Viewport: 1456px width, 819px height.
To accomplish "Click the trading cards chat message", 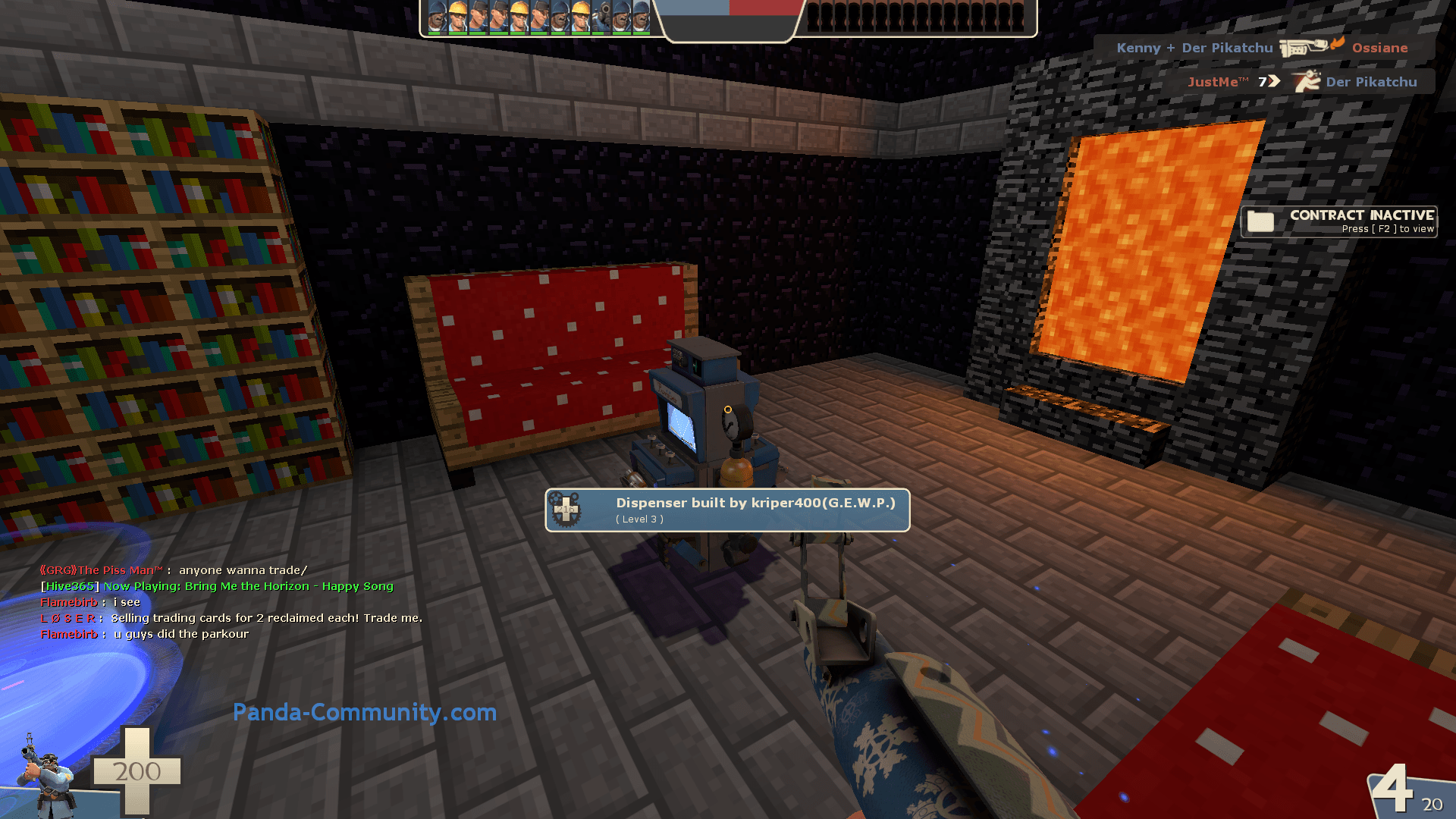I will [231, 618].
